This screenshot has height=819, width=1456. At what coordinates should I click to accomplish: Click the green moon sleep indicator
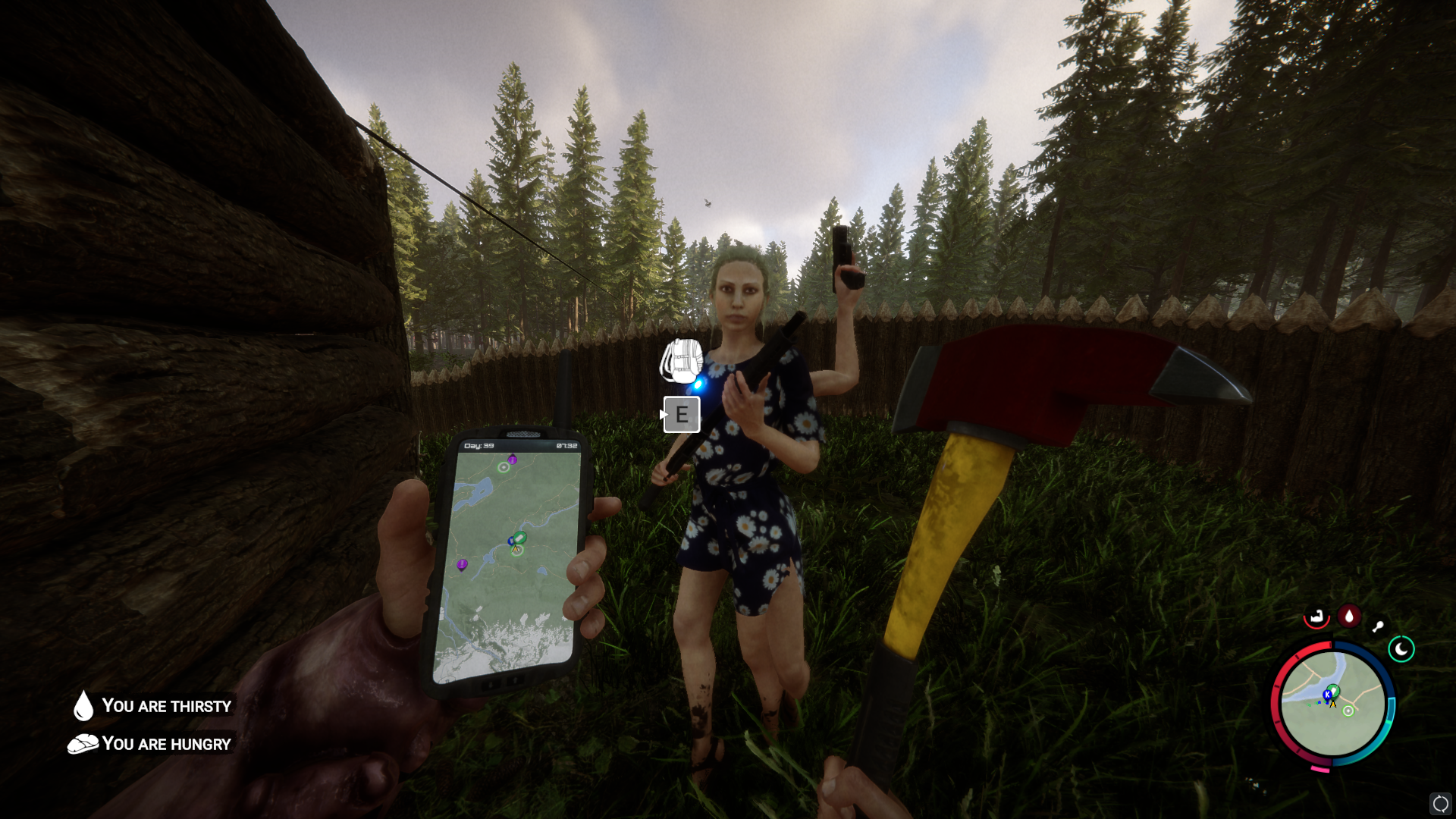1401,649
